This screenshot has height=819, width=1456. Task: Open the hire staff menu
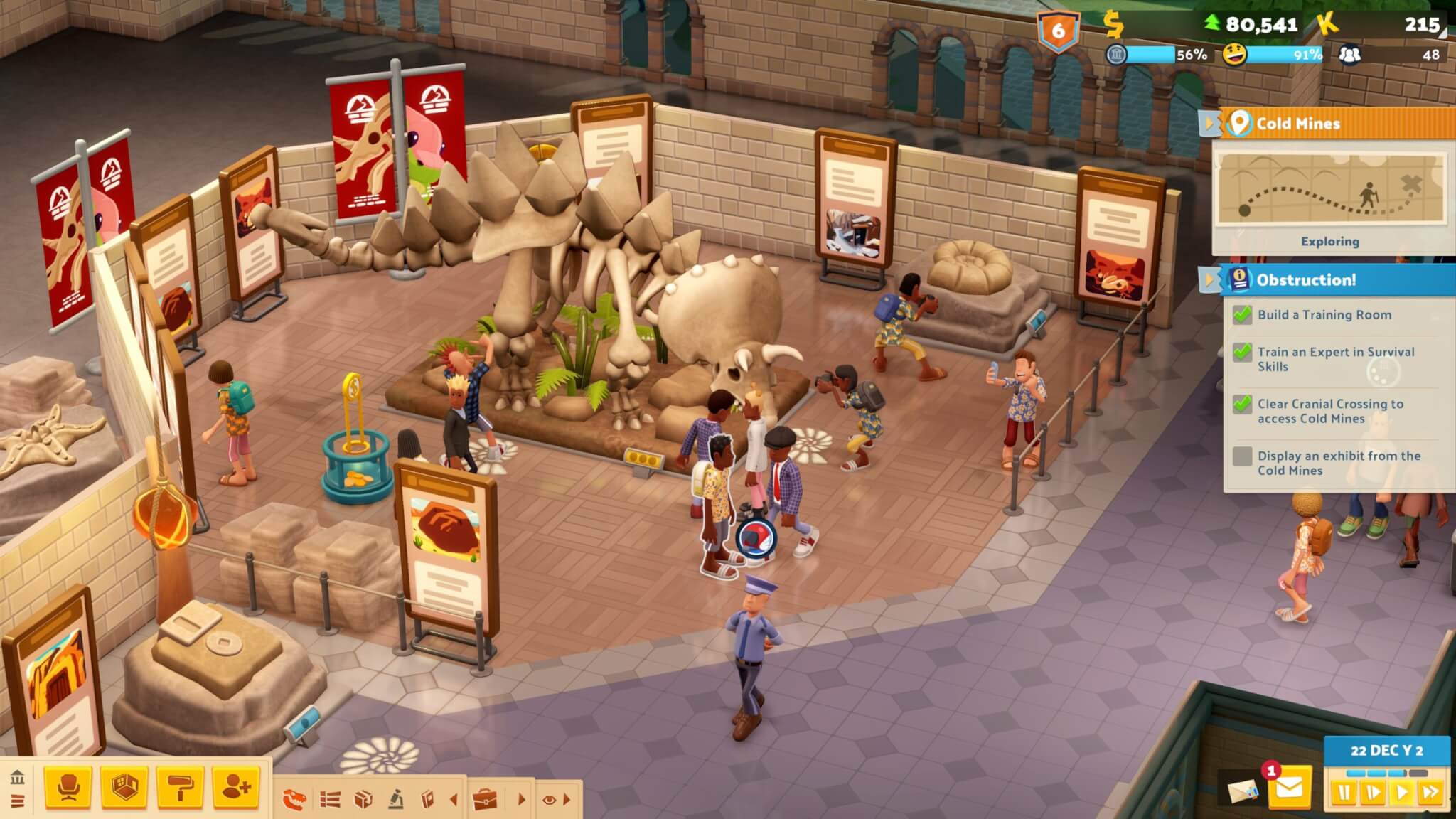pos(236,787)
